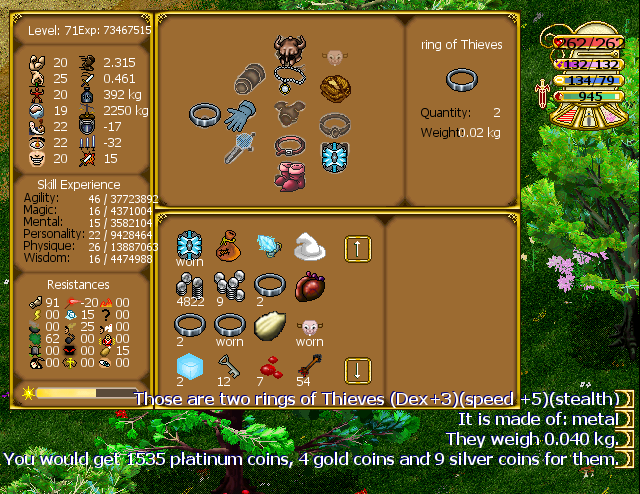Select the equipped blue crystal shield
The width and height of the screenshot is (640, 494).
[334, 154]
